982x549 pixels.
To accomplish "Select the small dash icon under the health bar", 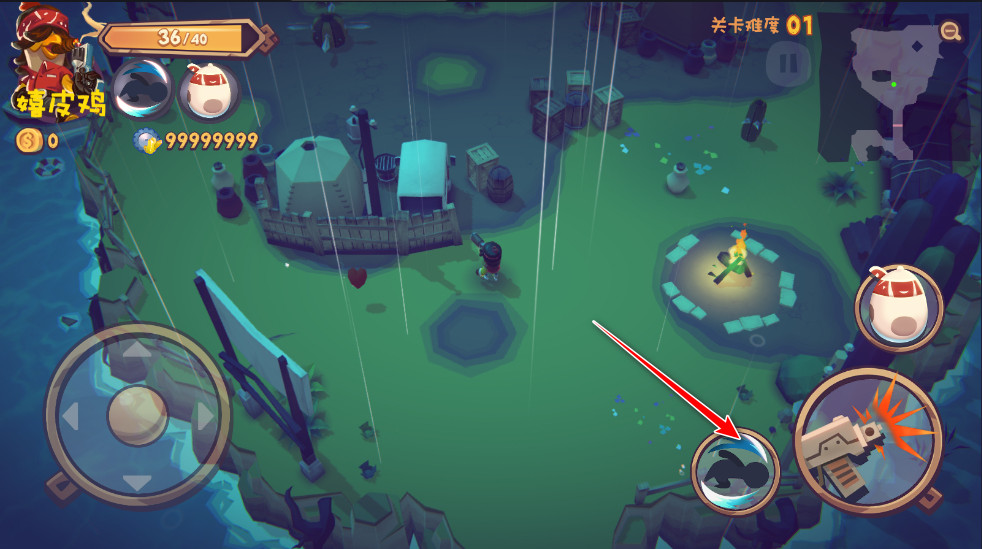I will pyautogui.click(x=142, y=91).
